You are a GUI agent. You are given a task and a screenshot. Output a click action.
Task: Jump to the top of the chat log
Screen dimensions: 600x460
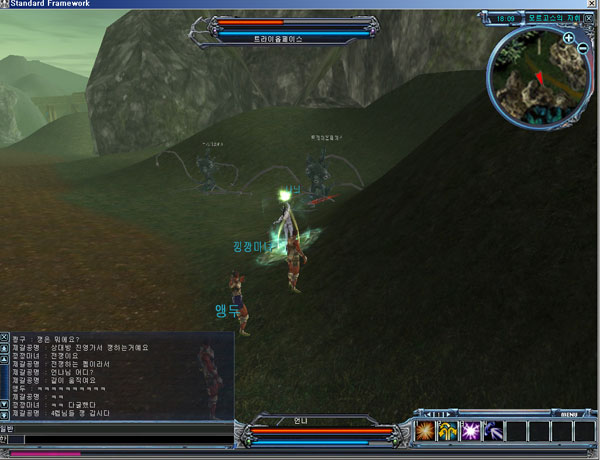point(4,349)
